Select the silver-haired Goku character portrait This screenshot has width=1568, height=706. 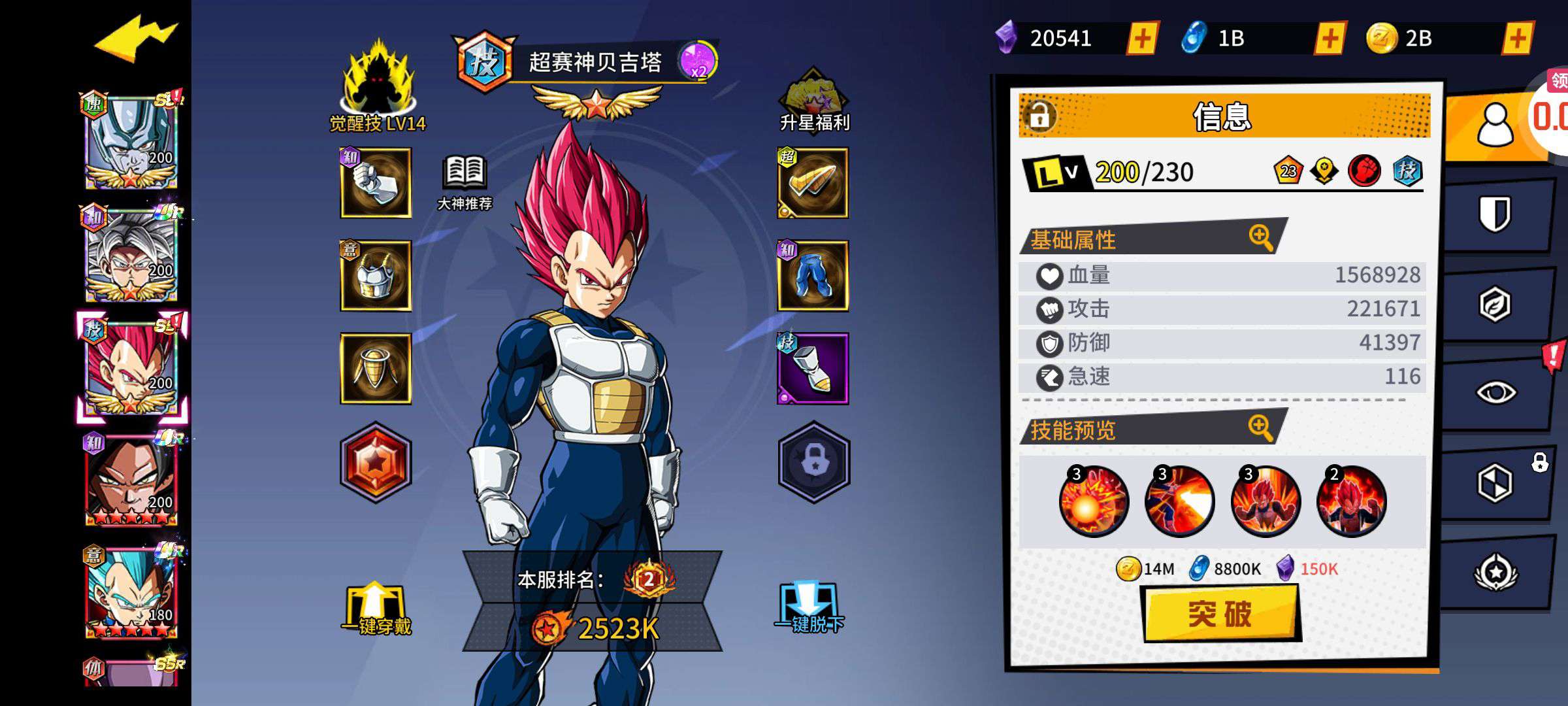pos(131,255)
